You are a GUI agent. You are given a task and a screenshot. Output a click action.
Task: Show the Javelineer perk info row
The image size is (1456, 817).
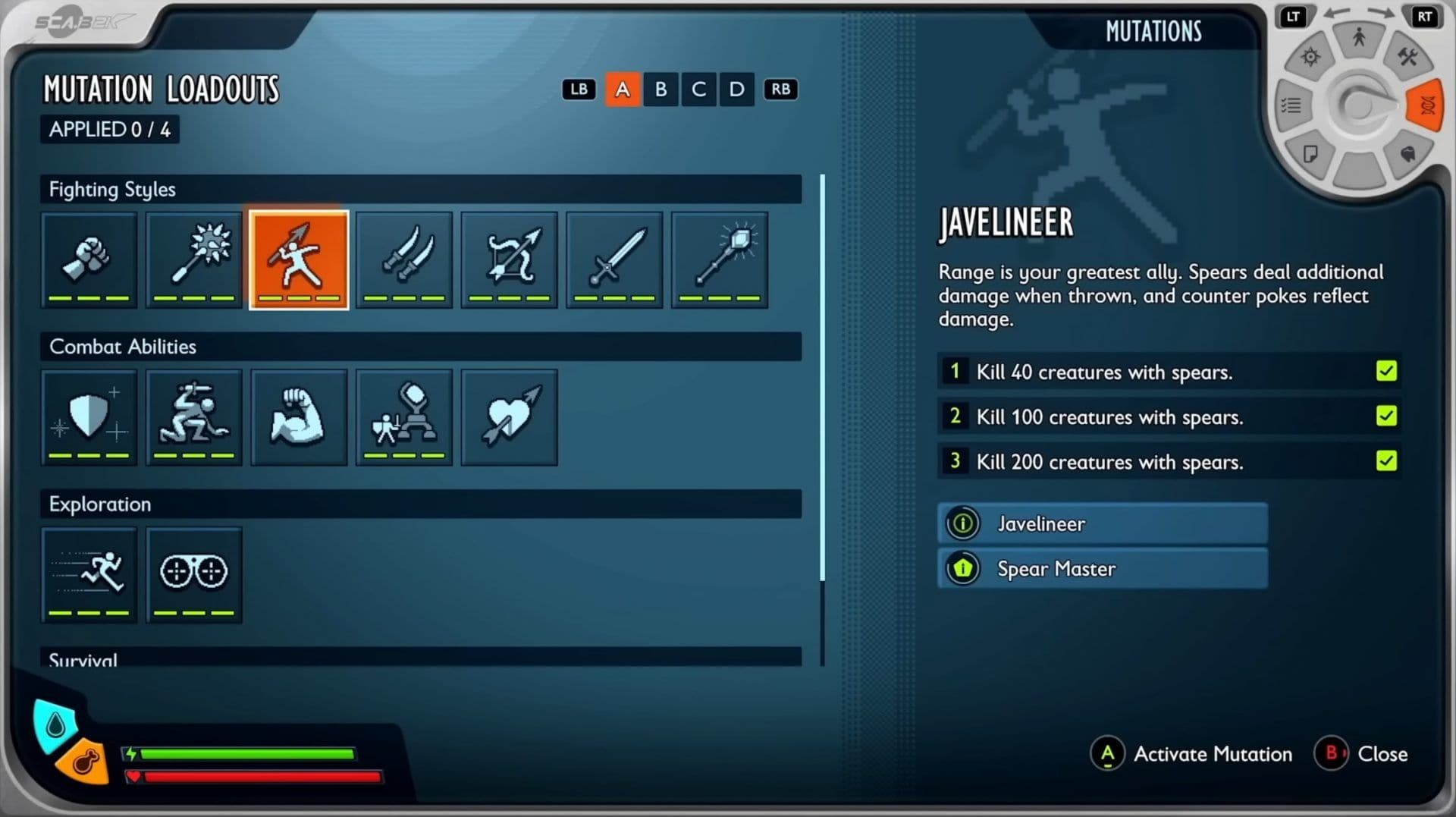pos(1102,523)
